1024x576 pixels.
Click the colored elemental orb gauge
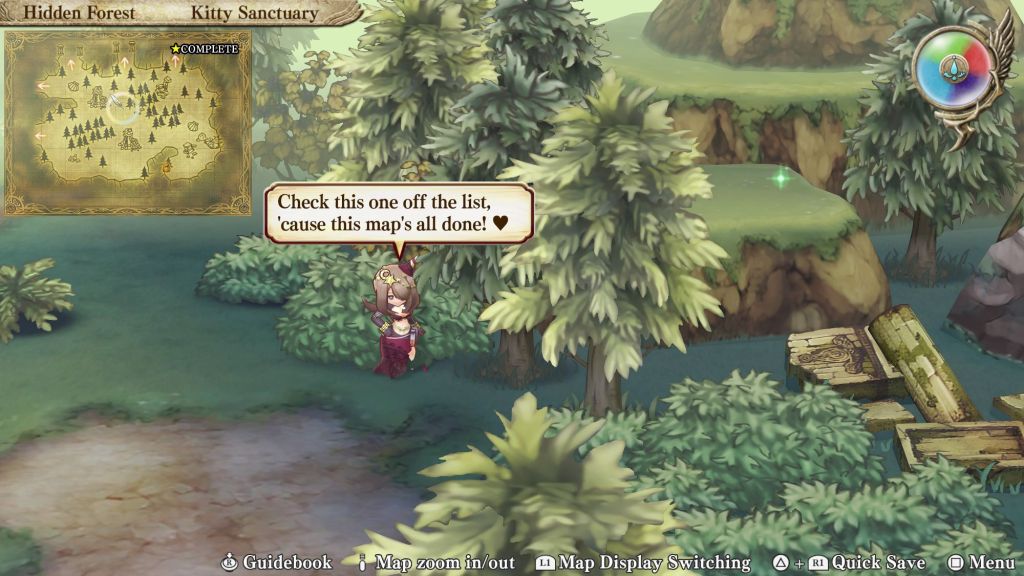[x=951, y=67]
